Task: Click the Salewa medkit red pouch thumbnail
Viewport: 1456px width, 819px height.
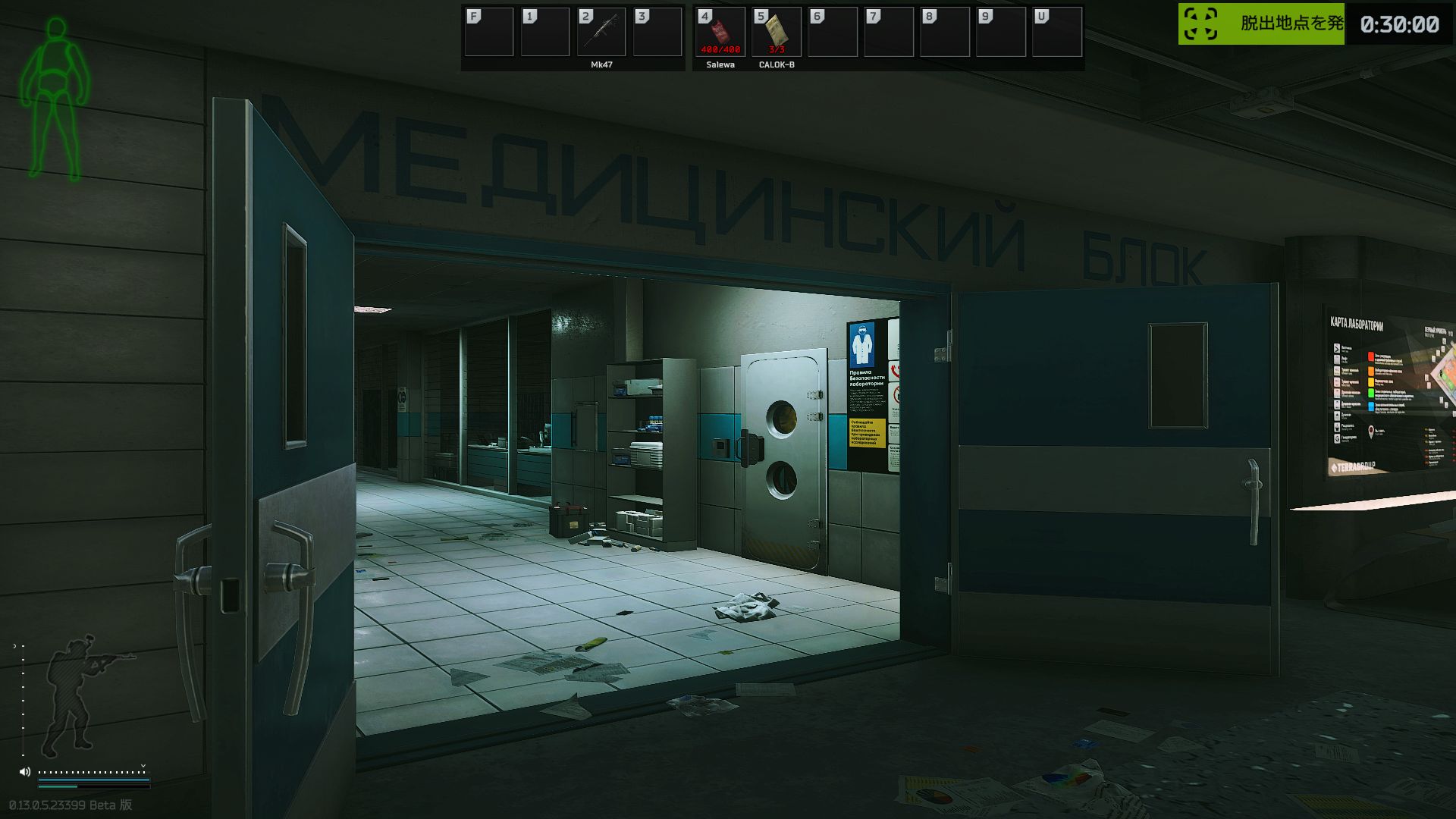Action: (x=719, y=30)
